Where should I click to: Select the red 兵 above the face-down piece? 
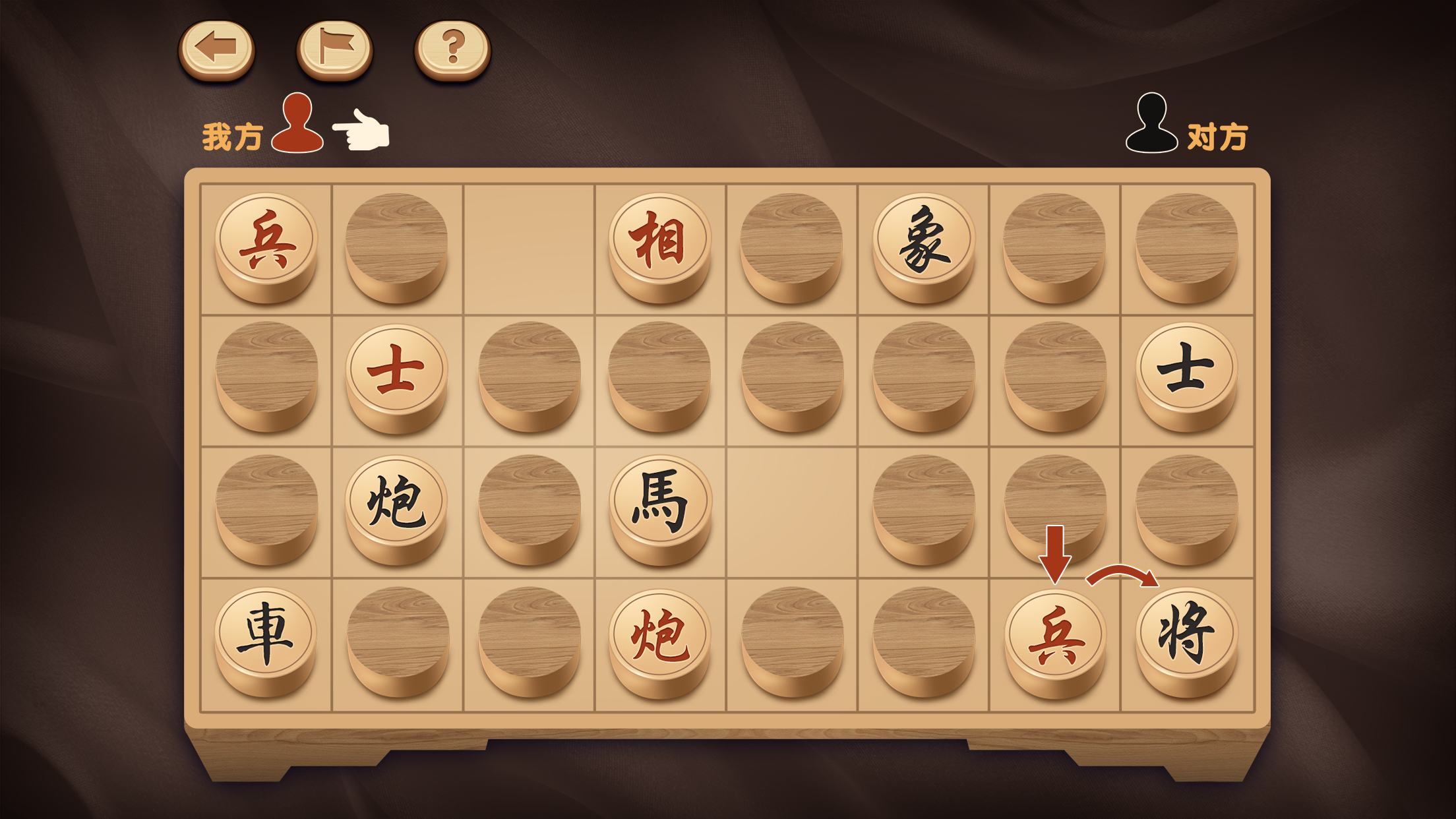tap(266, 240)
